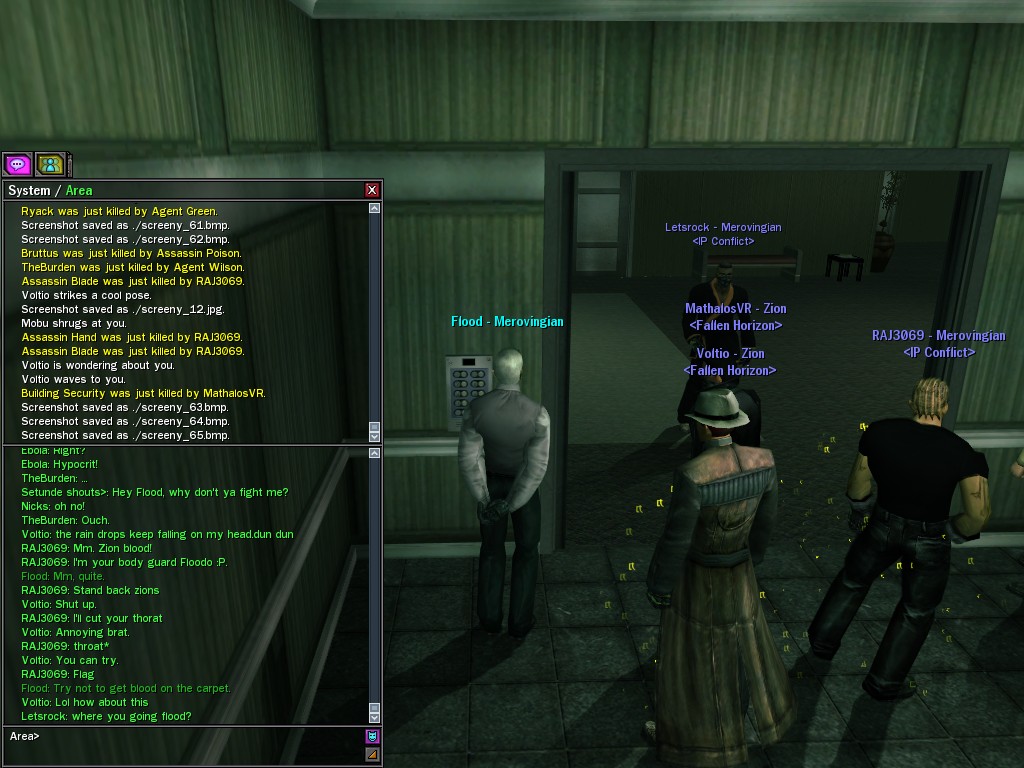Click the system log's up arrow
This screenshot has width=1024, height=768.
pyautogui.click(x=375, y=209)
